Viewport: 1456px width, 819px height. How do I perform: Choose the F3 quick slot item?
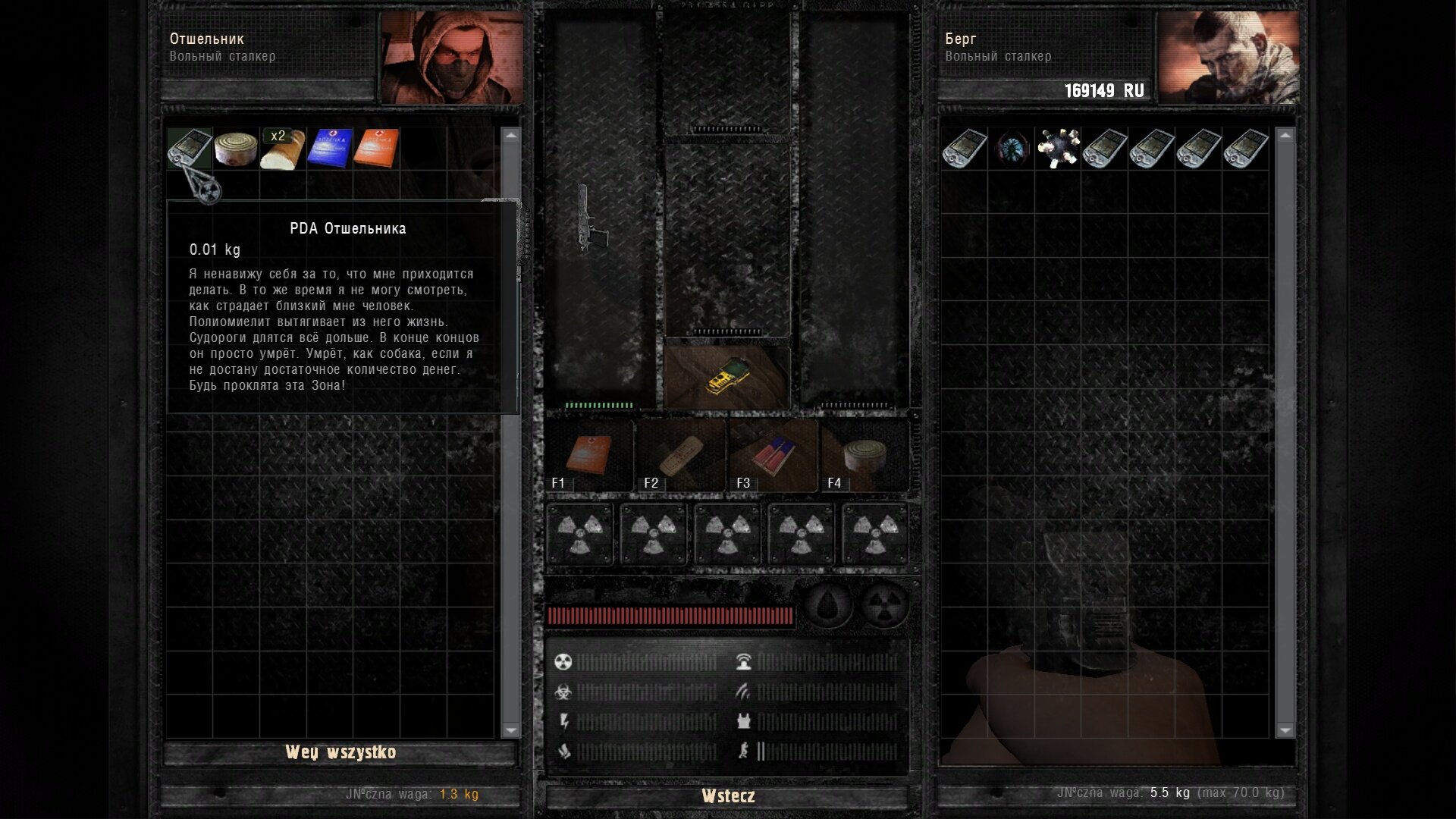click(773, 457)
